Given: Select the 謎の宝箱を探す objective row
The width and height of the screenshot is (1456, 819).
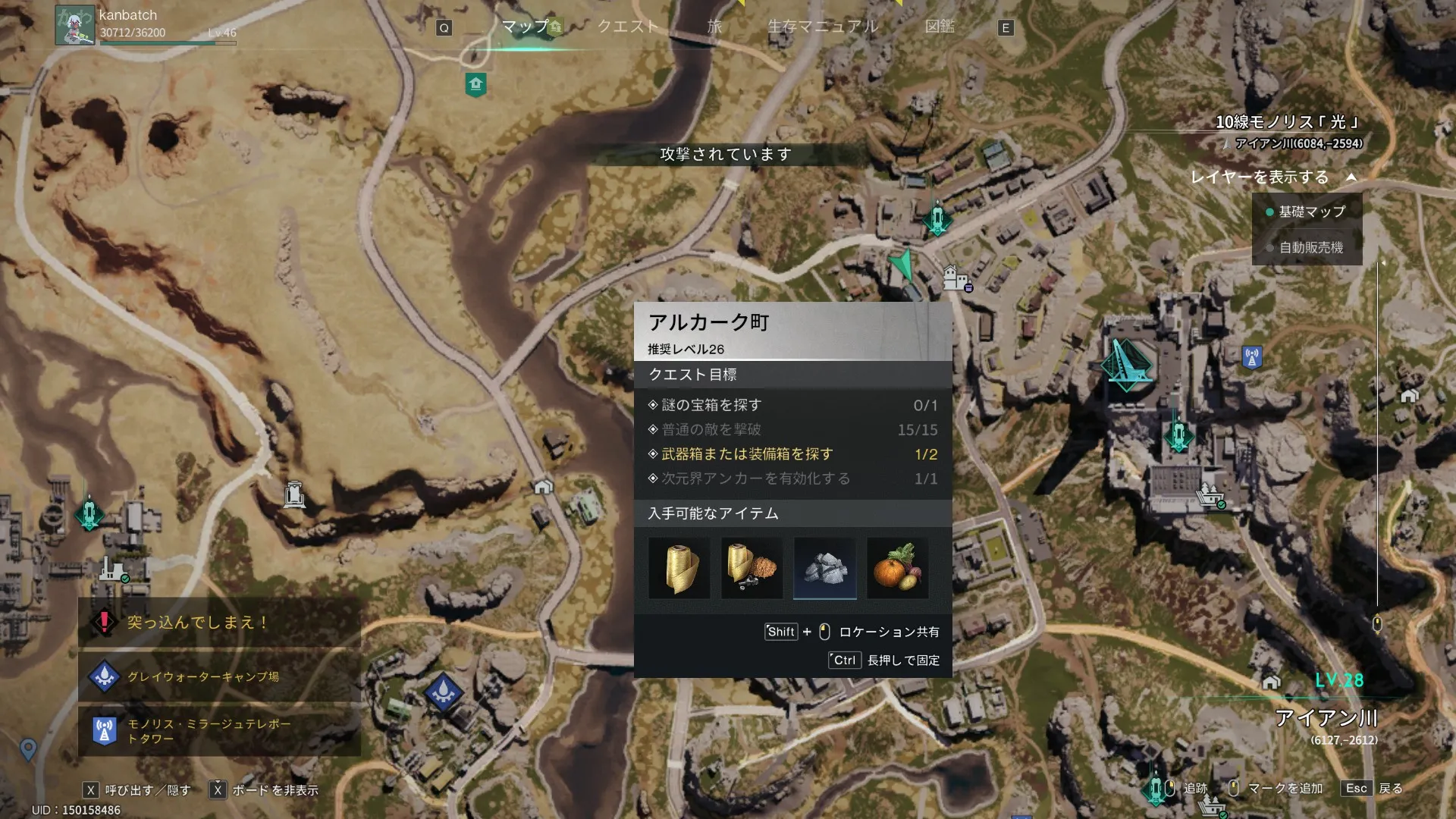Looking at the screenshot, I should [711, 406].
